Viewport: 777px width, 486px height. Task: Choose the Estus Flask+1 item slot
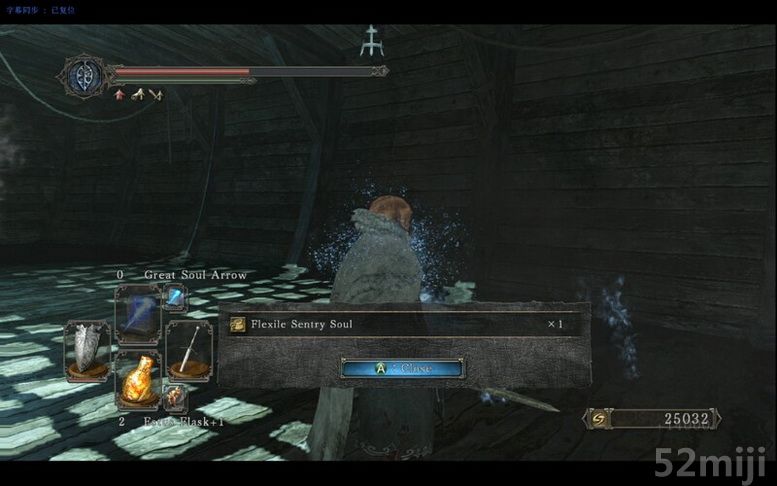coord(138,378)
